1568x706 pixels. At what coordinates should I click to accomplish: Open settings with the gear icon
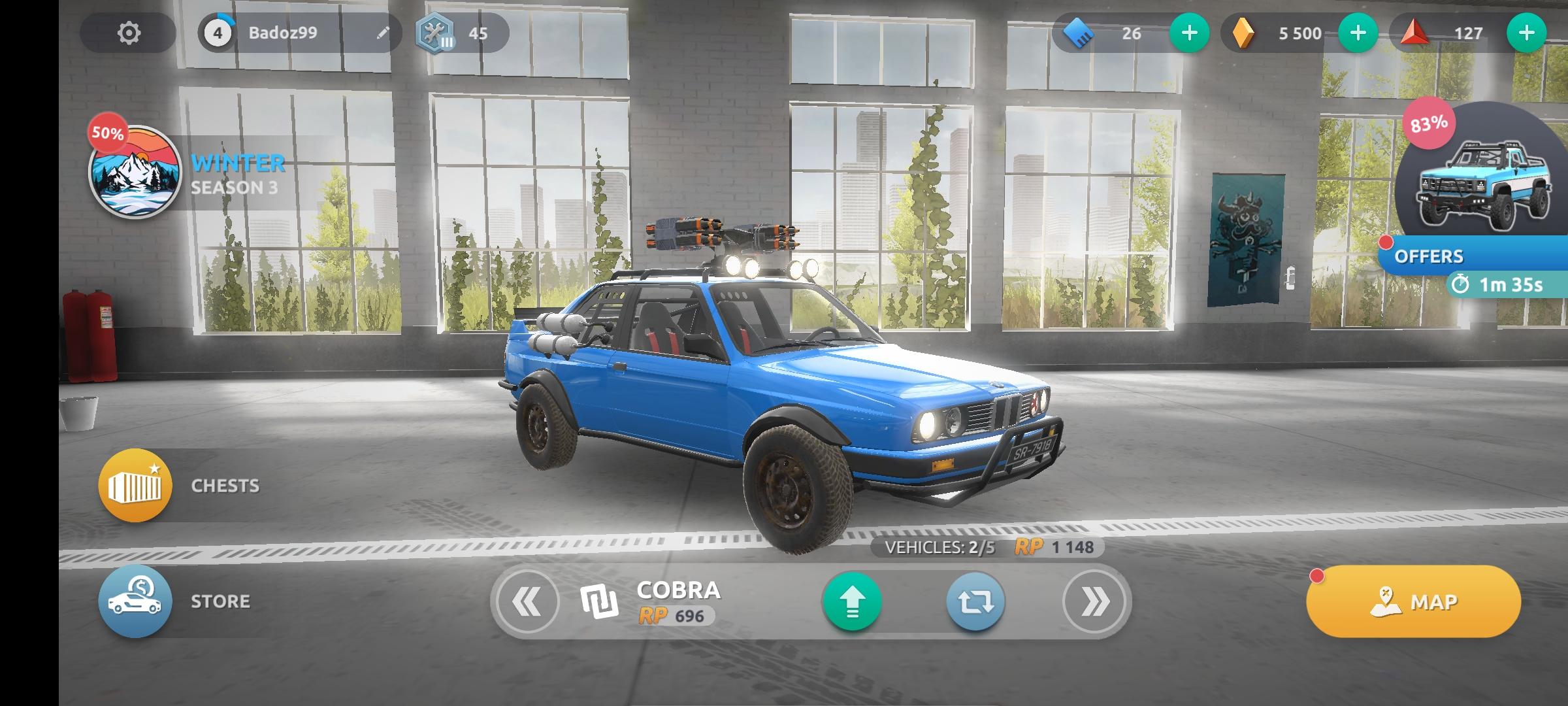coord(129,33)
